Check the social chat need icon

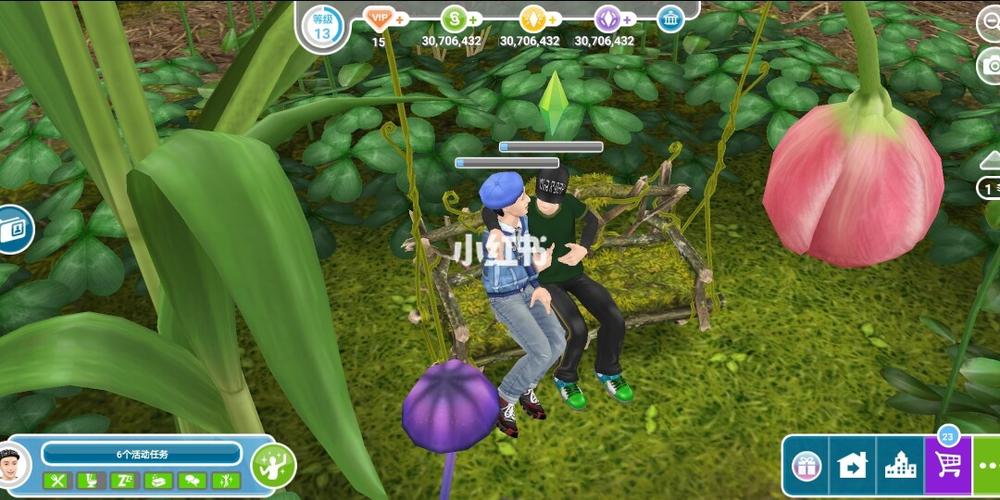coord(193,481)
